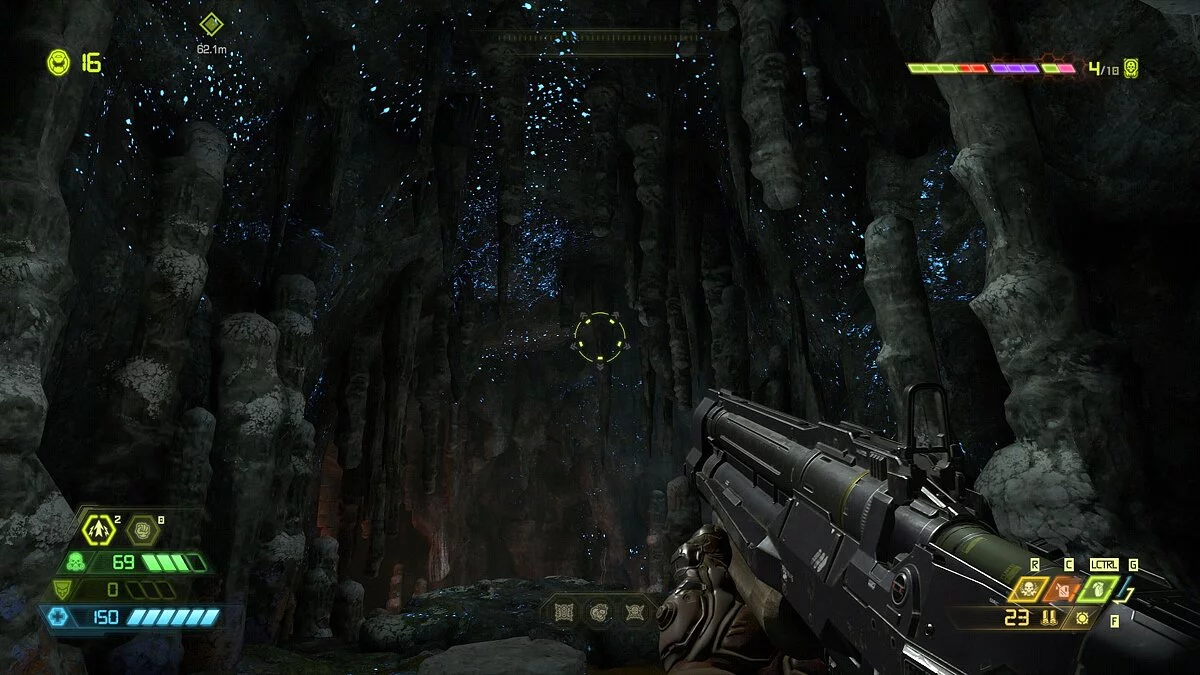The width and height of the screenshot is (1200, 675).
Task: Click the weapon mod gear icon
Action: coord(1082,619)
